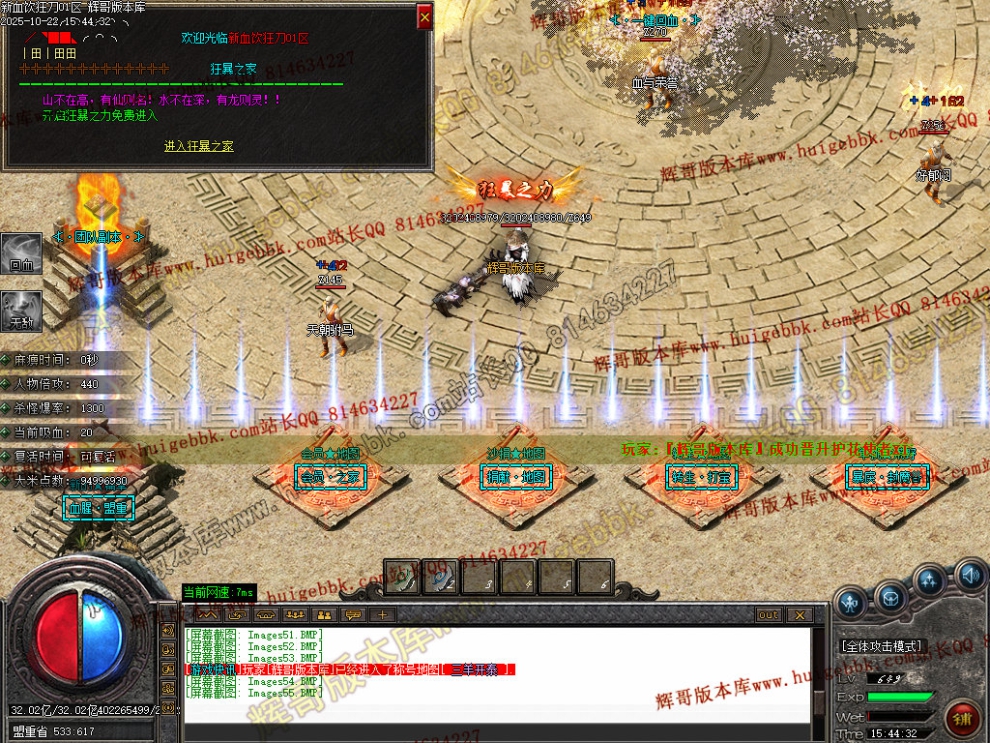
Task: Open the bag with the cube button
Action: pyautogui.click(x=889, y=597)
